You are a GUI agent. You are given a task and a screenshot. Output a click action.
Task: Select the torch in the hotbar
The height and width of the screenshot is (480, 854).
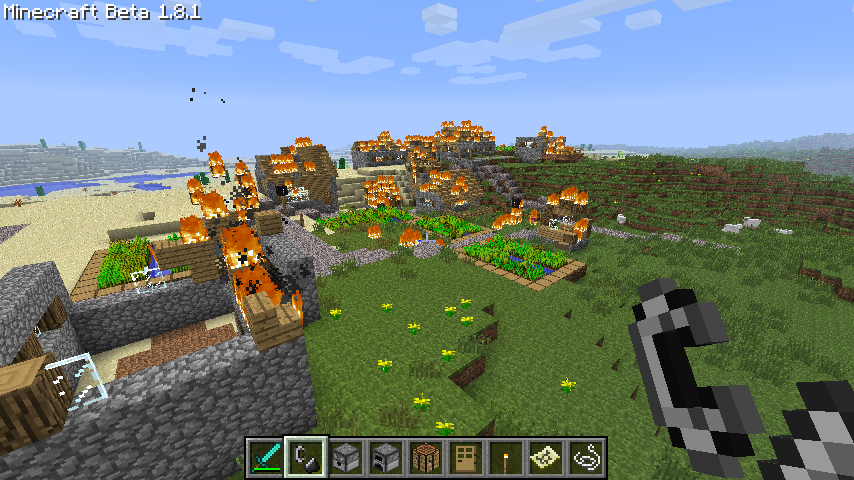[506, 457]
